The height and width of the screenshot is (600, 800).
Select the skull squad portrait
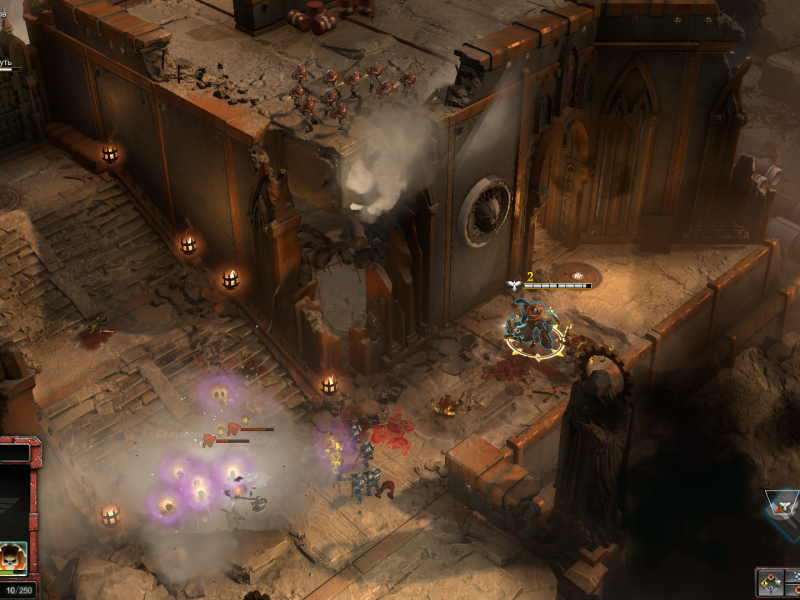[13, 557]
